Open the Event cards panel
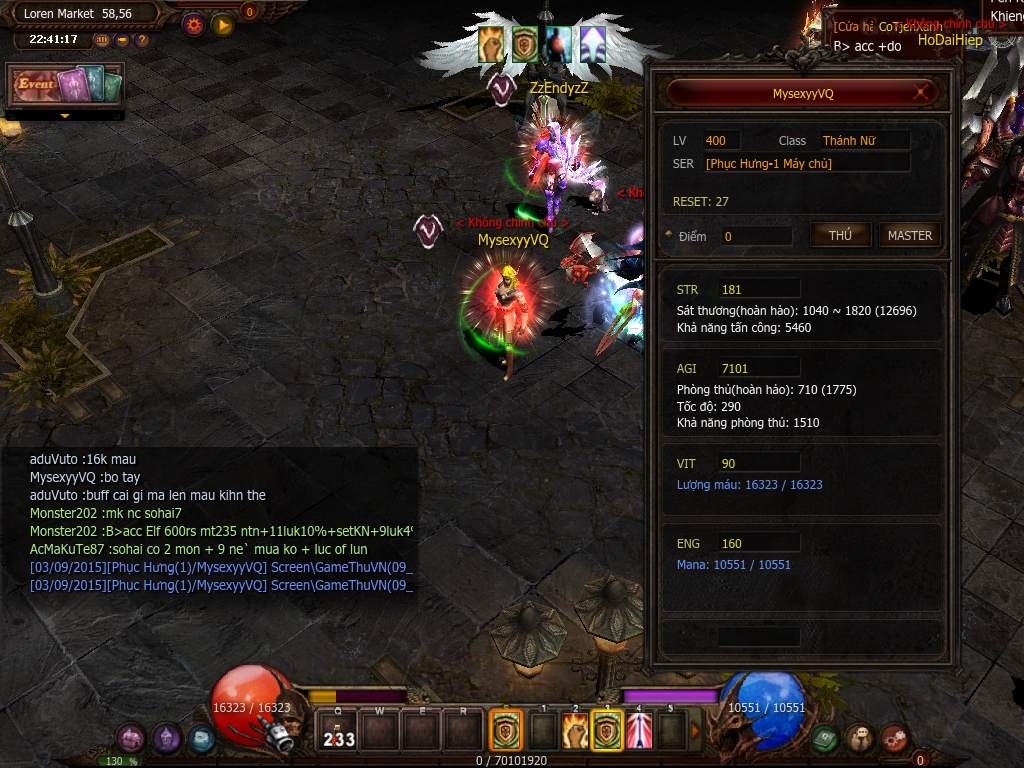Image resolution: width=1024 pixels, height=768 pixels. click(66, 86)
